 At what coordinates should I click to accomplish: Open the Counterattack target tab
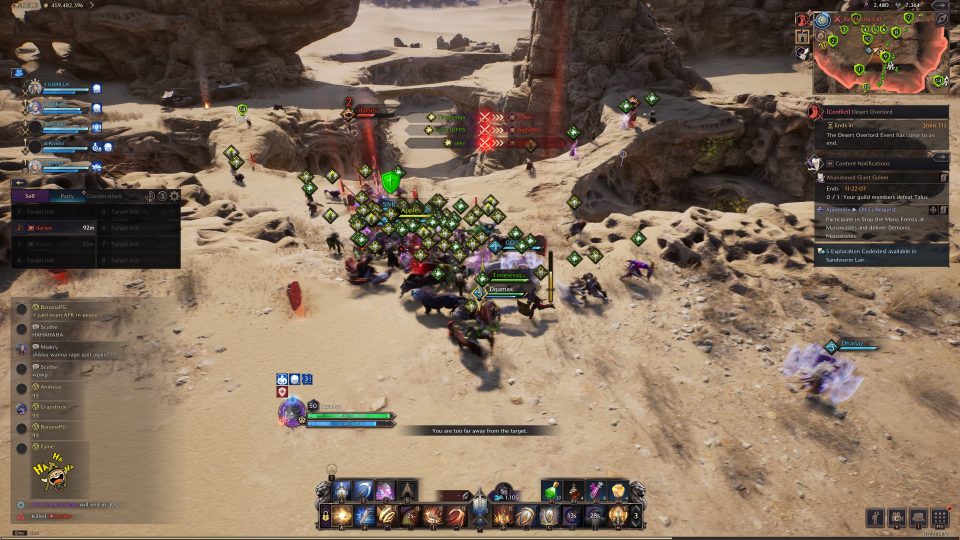[x=103, y=196]
